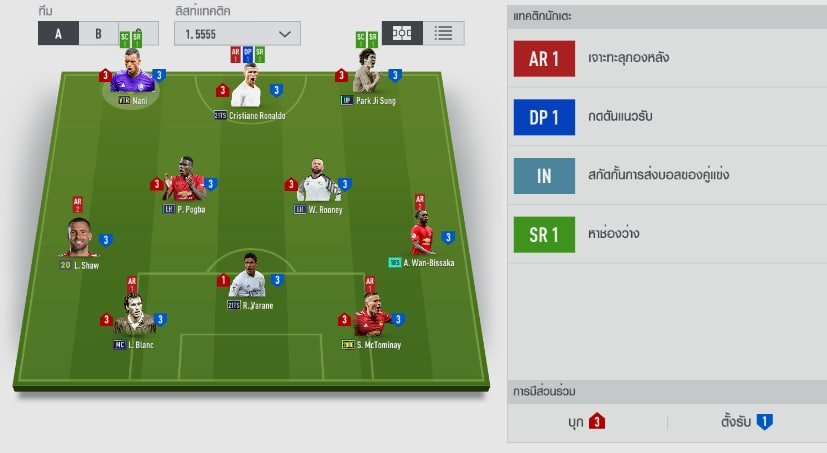Choose A. Wan-Bissaka's player card
This screenshot has height=453, width=827.
pyautogui.click(x=421, y=238)
